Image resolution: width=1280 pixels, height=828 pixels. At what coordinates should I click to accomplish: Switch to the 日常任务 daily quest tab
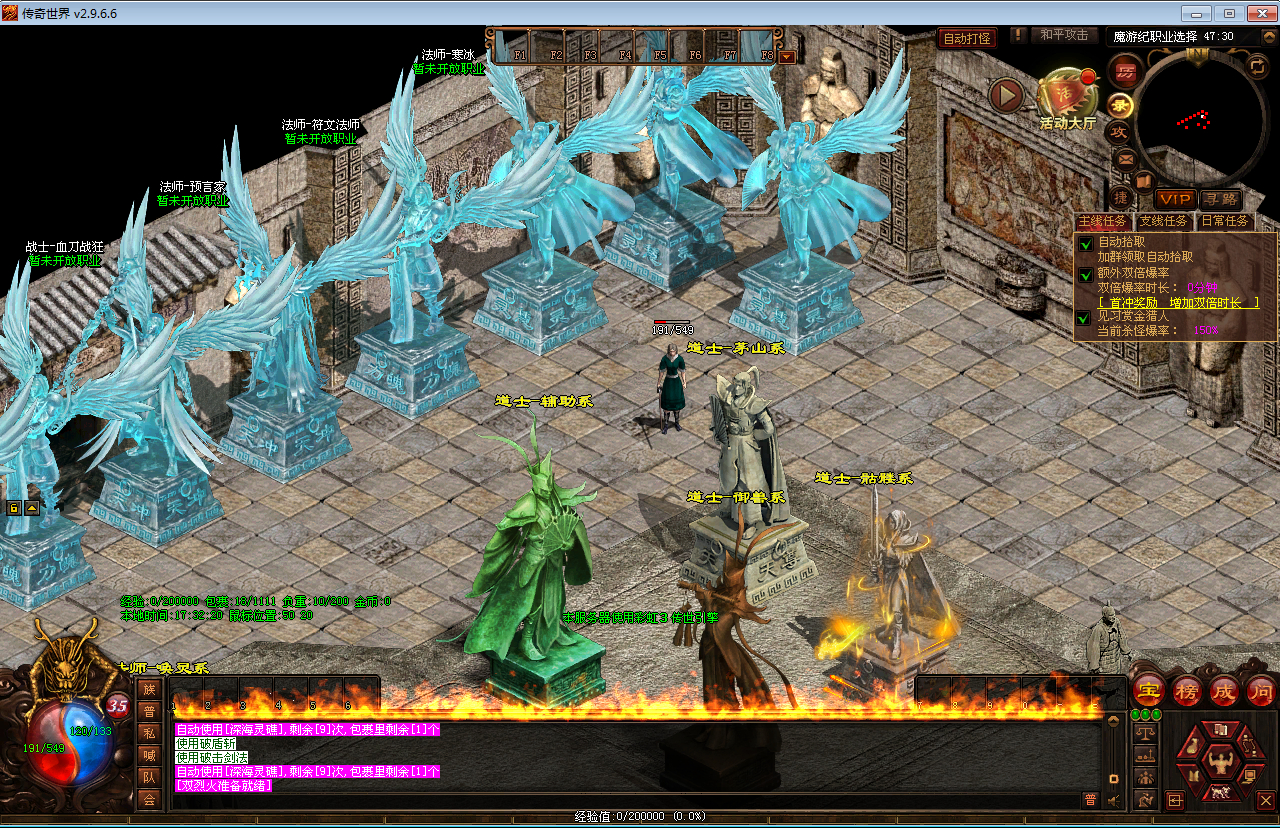pyautogui.click(x=1224, y=221)
